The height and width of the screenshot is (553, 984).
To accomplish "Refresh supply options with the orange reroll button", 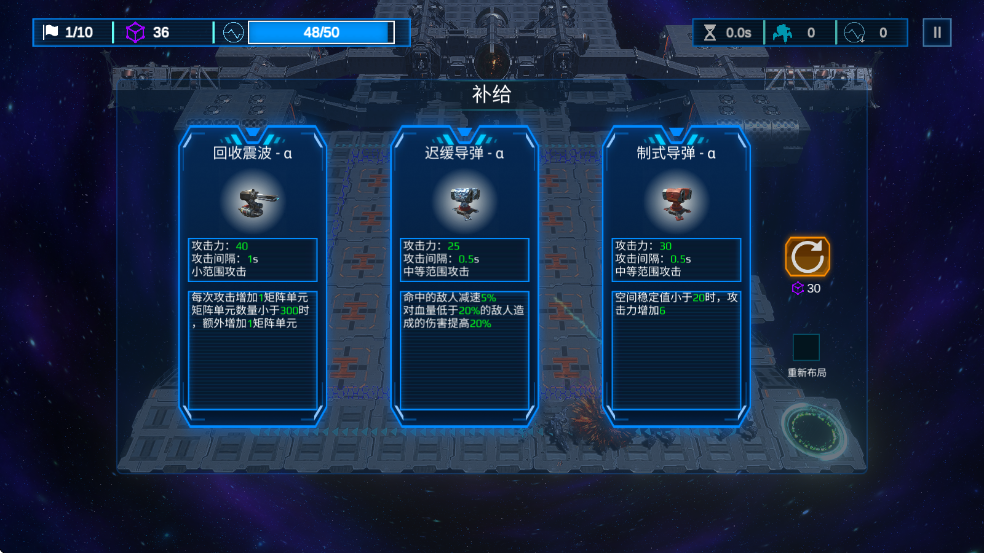I will (x=807, y=257).
